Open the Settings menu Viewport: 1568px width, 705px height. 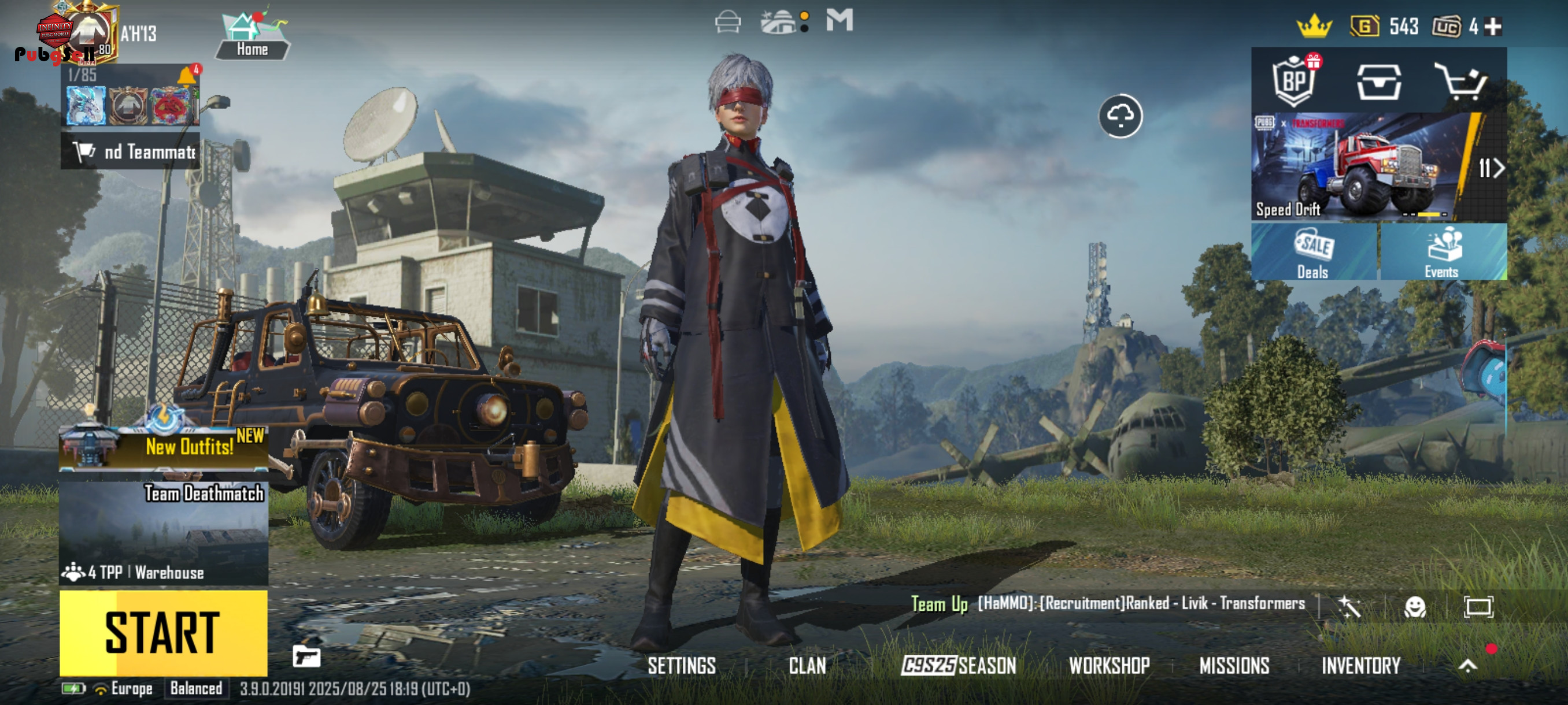tap(681, 666)
